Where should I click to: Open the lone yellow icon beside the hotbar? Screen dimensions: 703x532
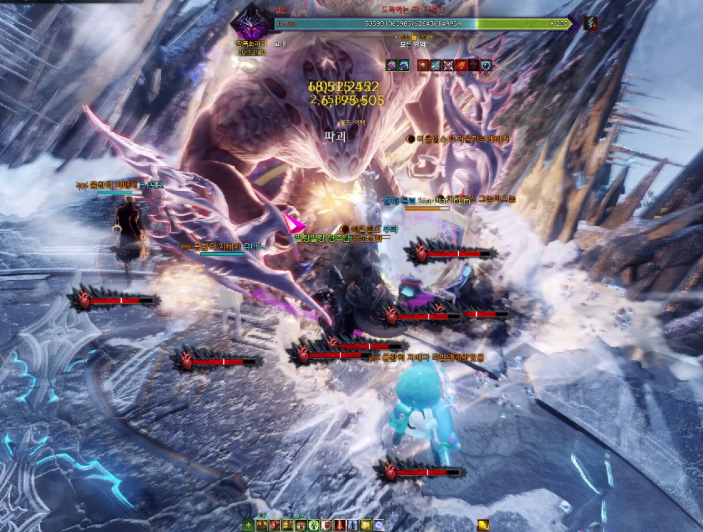tap(483, 525)
